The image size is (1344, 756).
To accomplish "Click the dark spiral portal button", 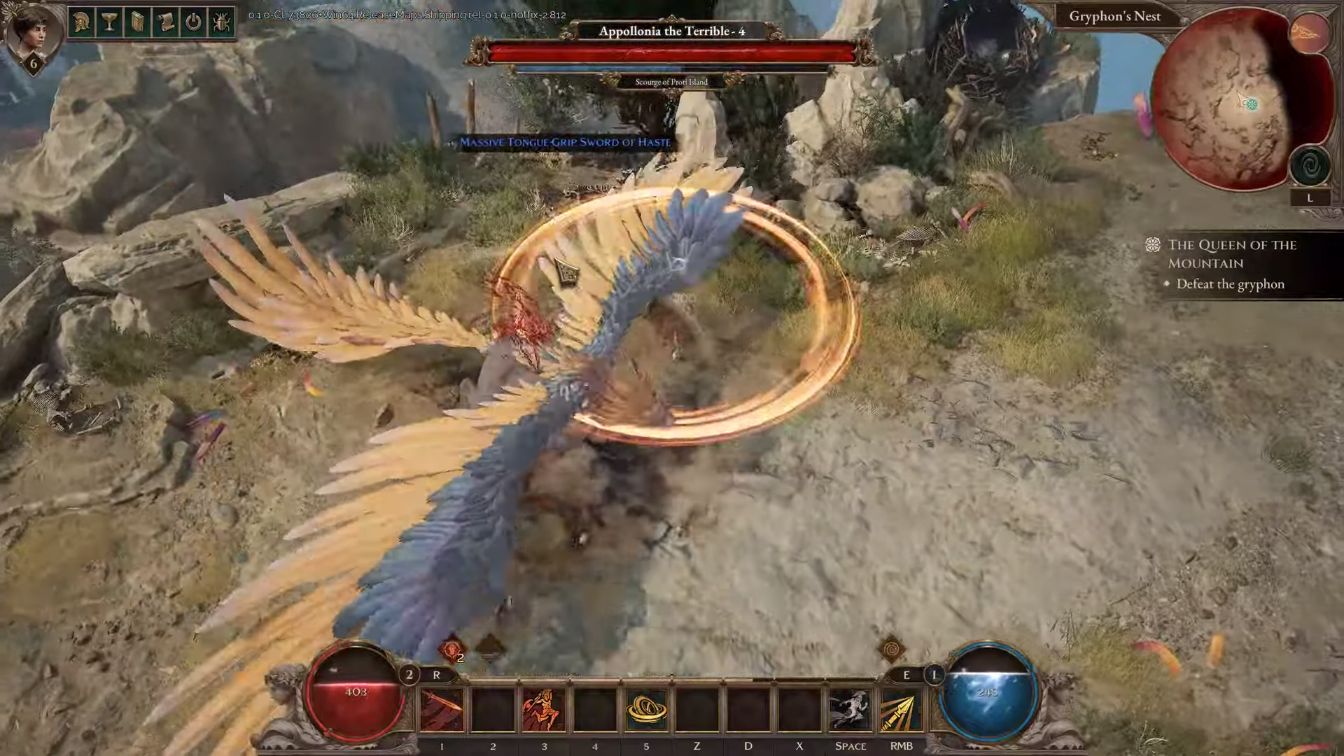I will (x=1309, y=166).
